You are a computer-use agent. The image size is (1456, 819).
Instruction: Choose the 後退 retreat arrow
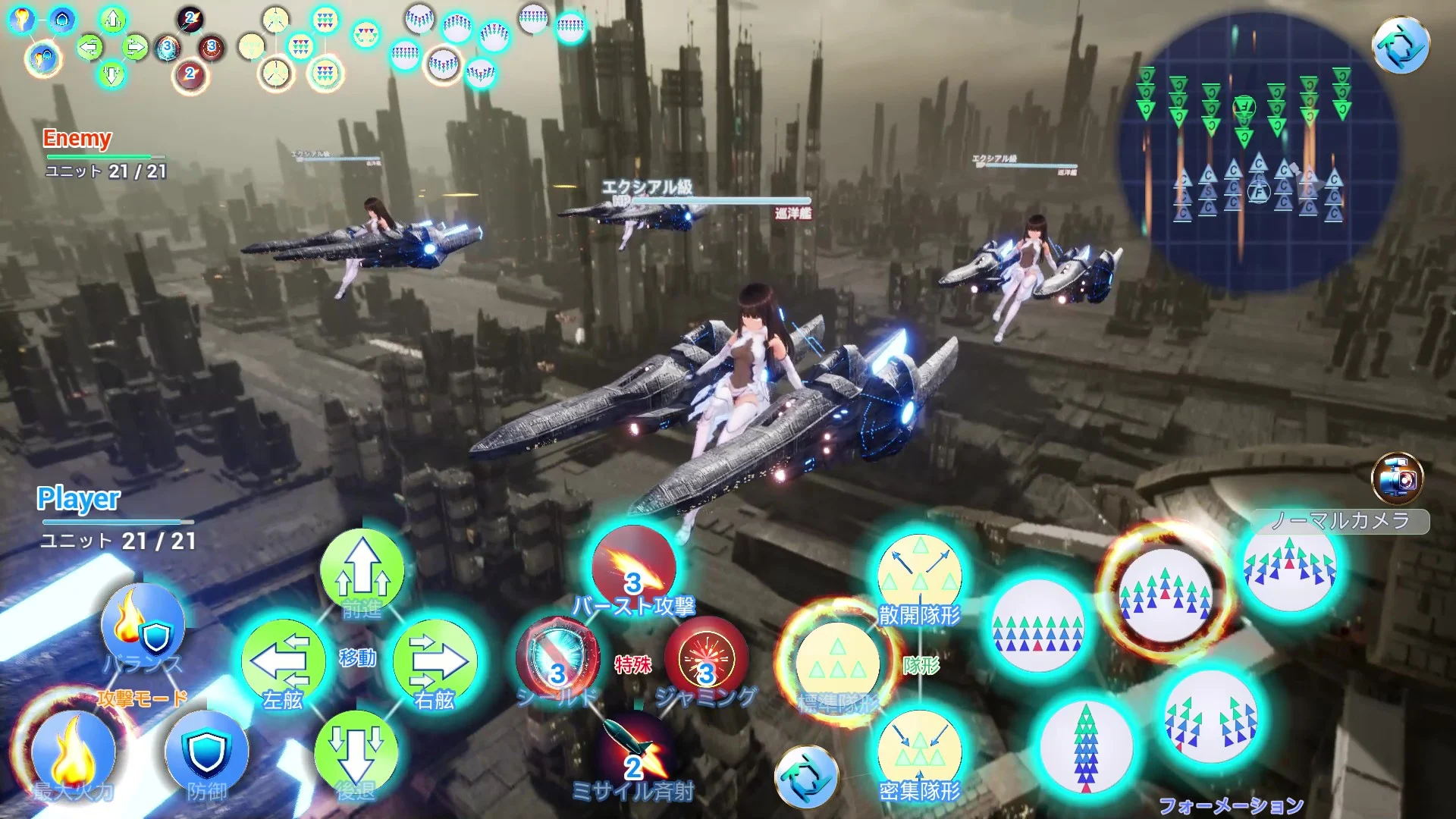(x=356, y=749)
